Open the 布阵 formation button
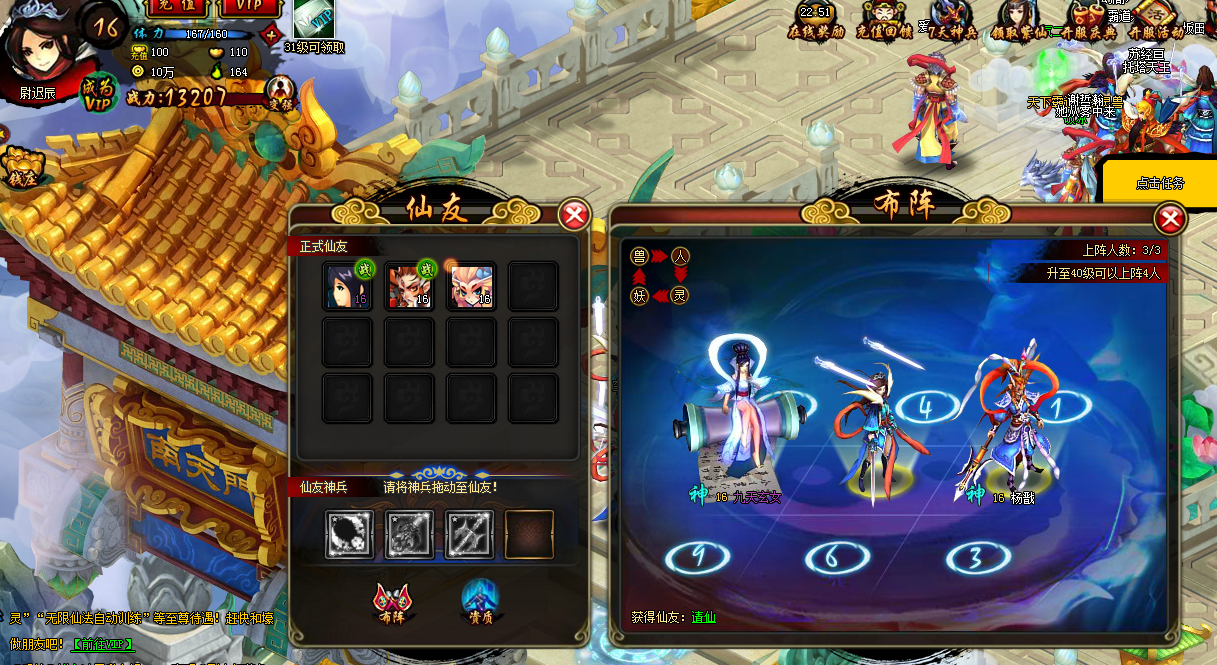The height and width of the screenshot is (665, 1217). 390,602
